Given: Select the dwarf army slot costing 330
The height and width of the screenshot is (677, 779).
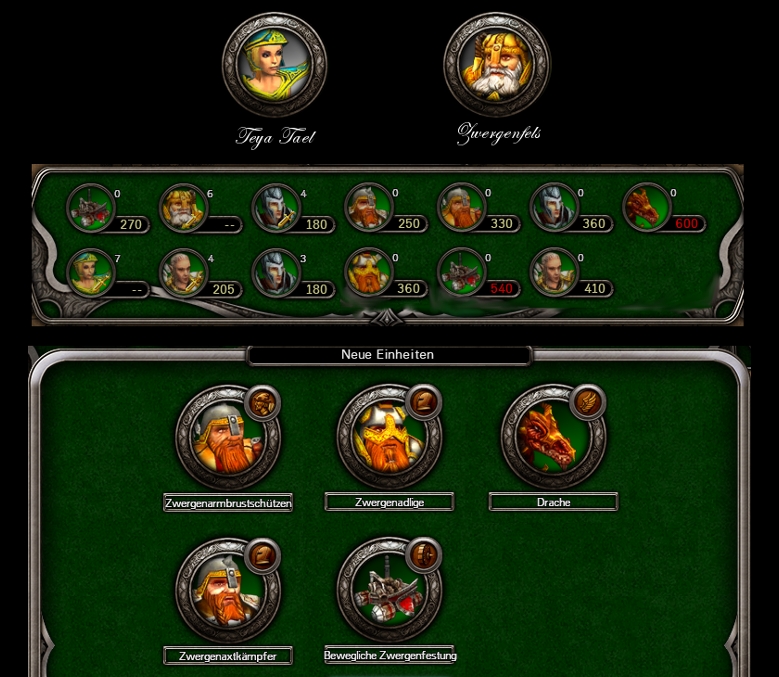Looking at the screenshot, I should (x=461, y=208).
